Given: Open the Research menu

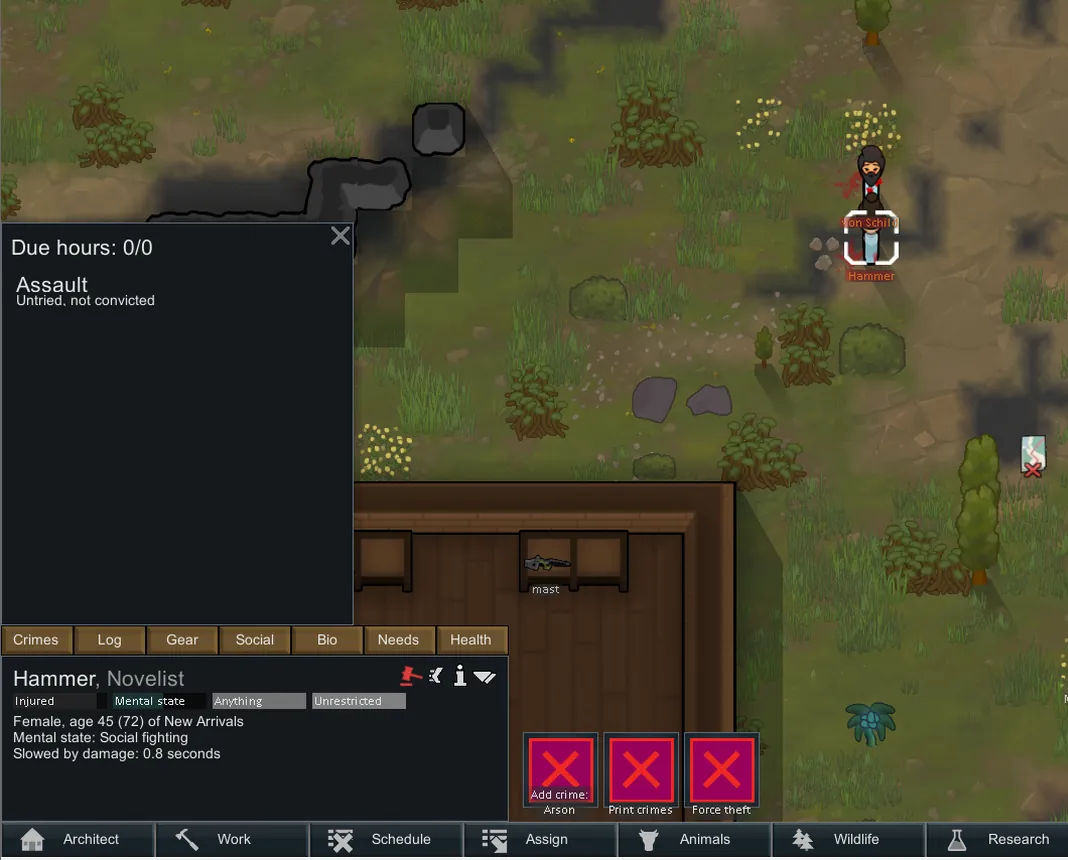Looking at the screenshot, I should pyautogui.click(x=998, y=840).
